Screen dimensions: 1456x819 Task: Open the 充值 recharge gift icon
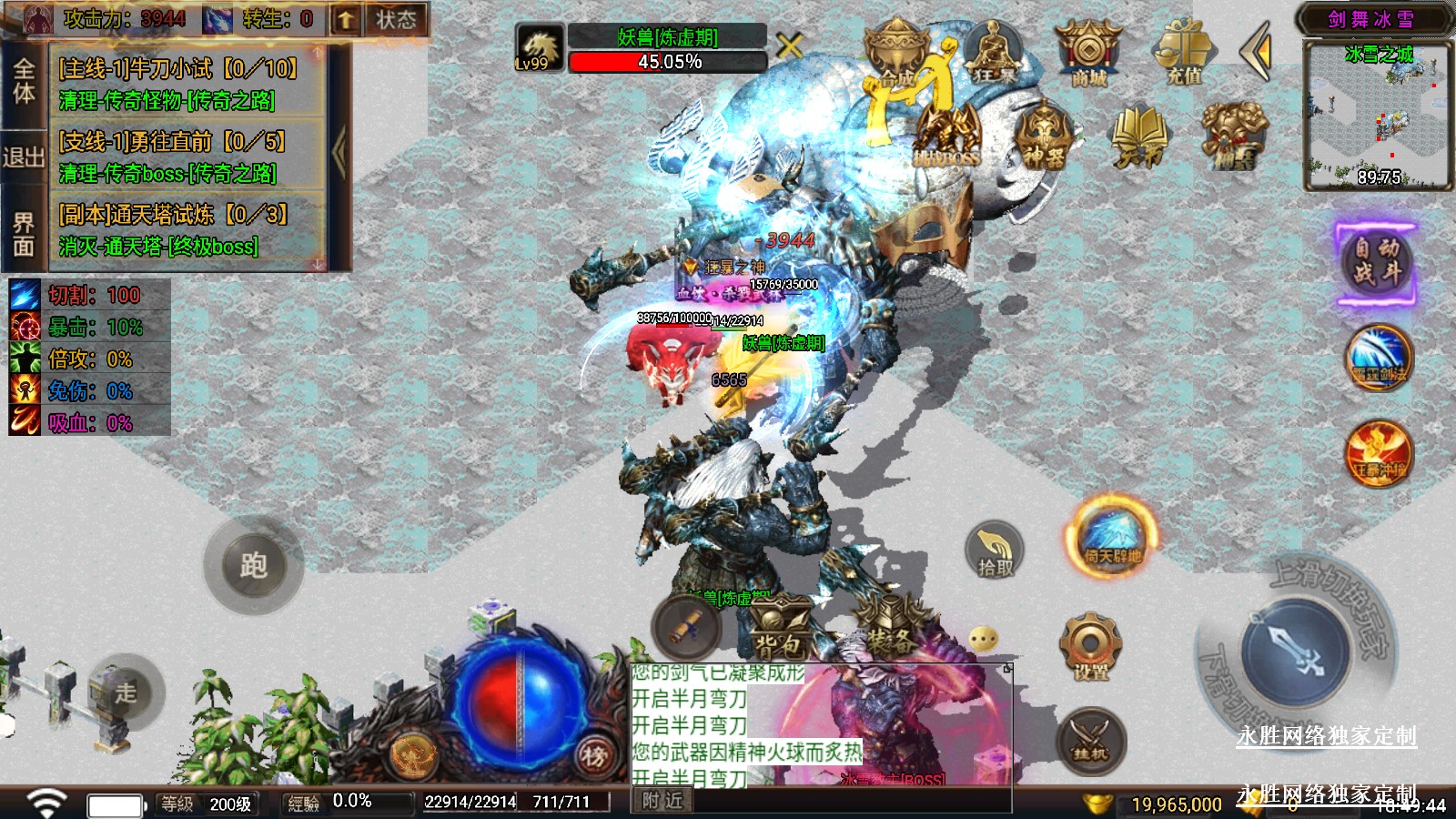pos(1184,53)
